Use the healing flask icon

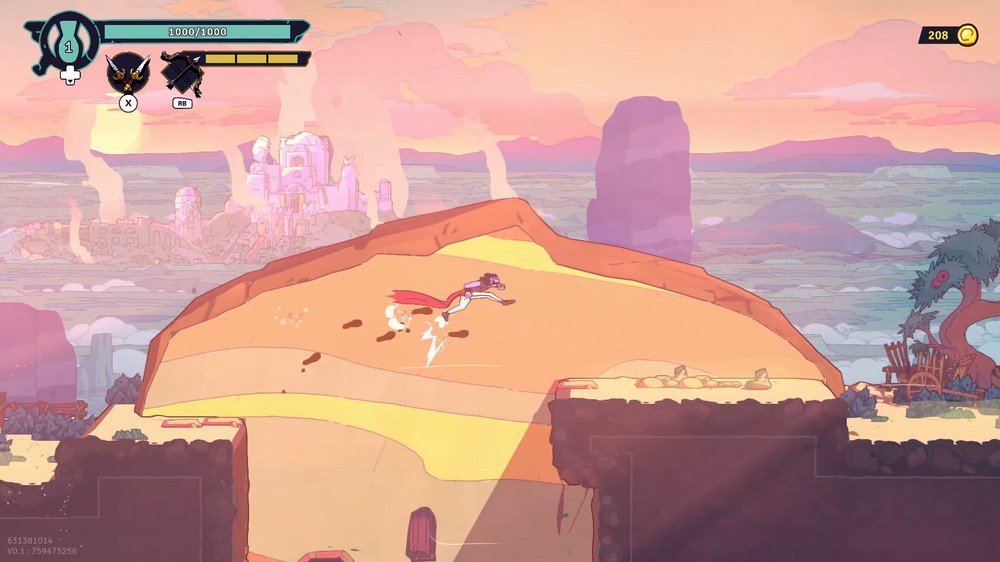pyautogui.click(x=69, y=42)
